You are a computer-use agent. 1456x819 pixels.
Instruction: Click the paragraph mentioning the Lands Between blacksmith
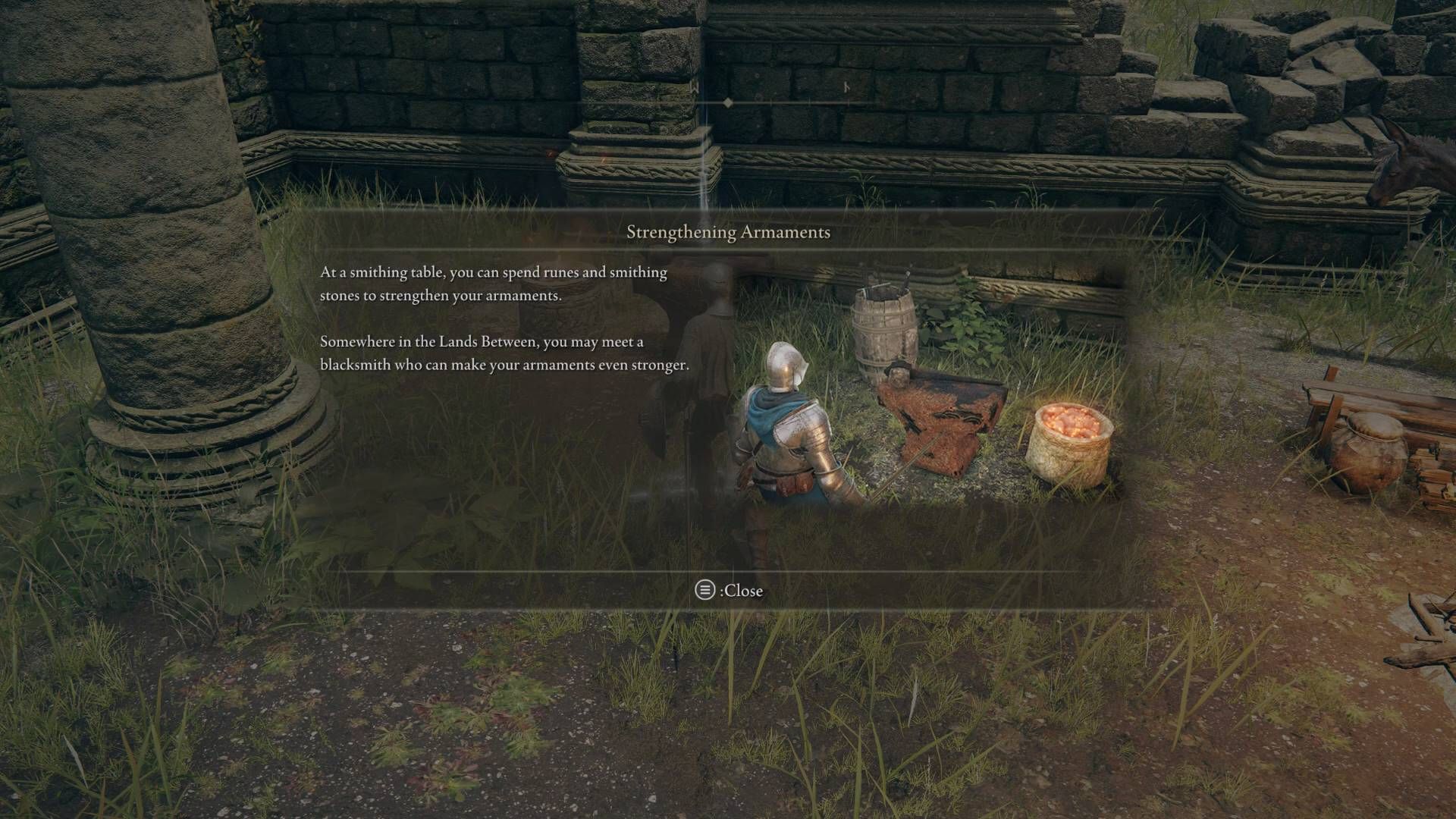pyautogui.click(x=504, y=355)
